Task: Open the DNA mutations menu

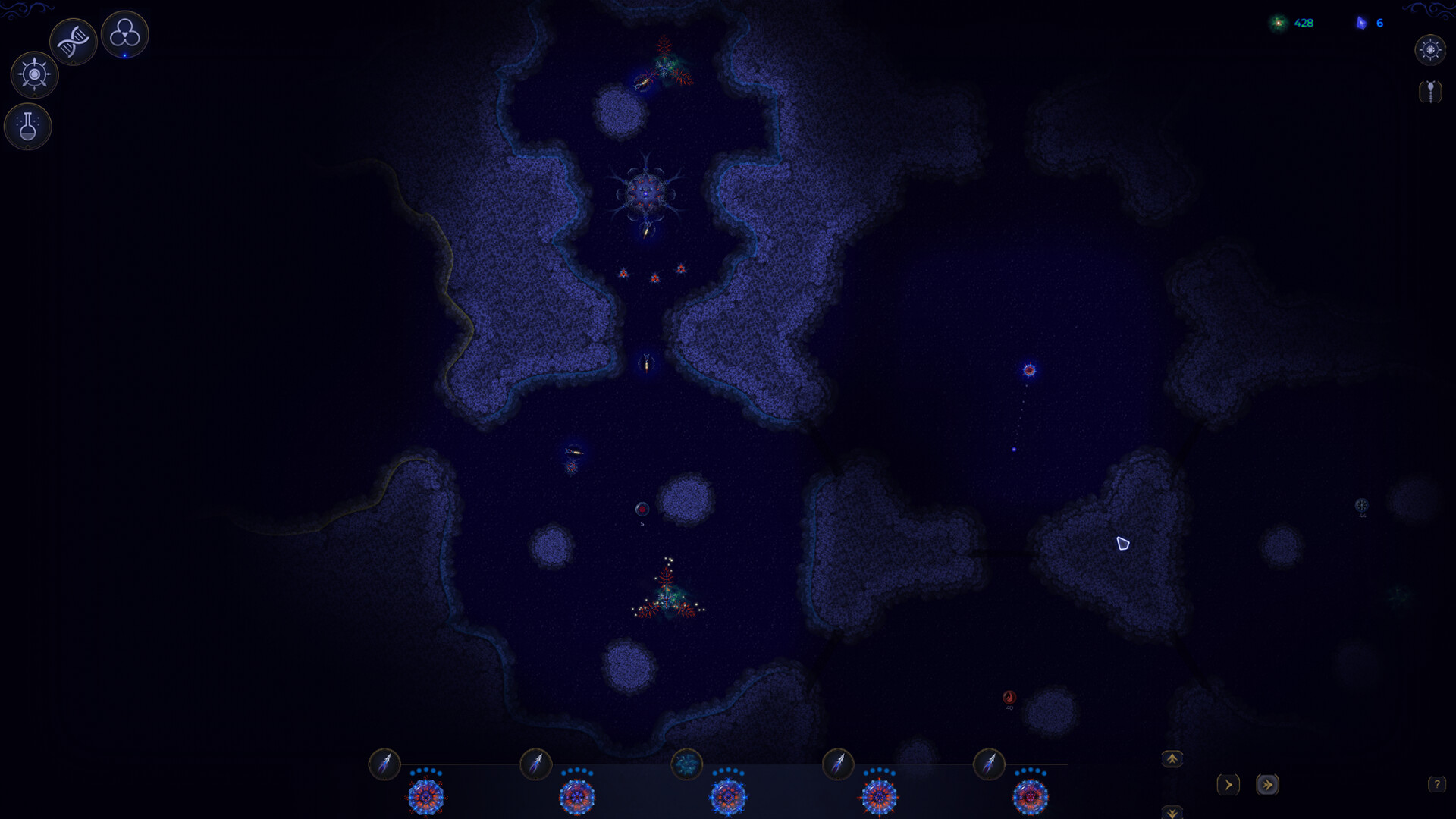Action: [x=73, y=42]
